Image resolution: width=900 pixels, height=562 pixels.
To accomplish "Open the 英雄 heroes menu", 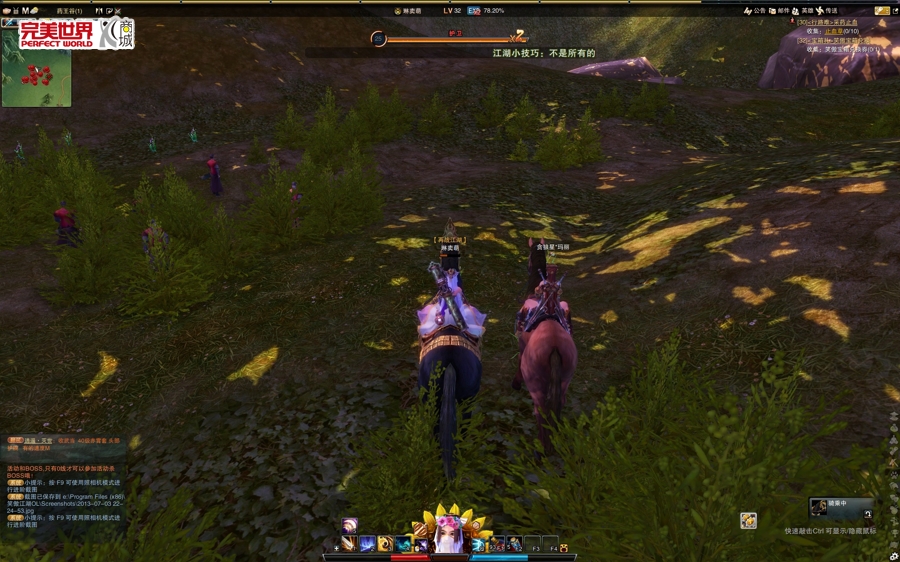I will [801, 11].
